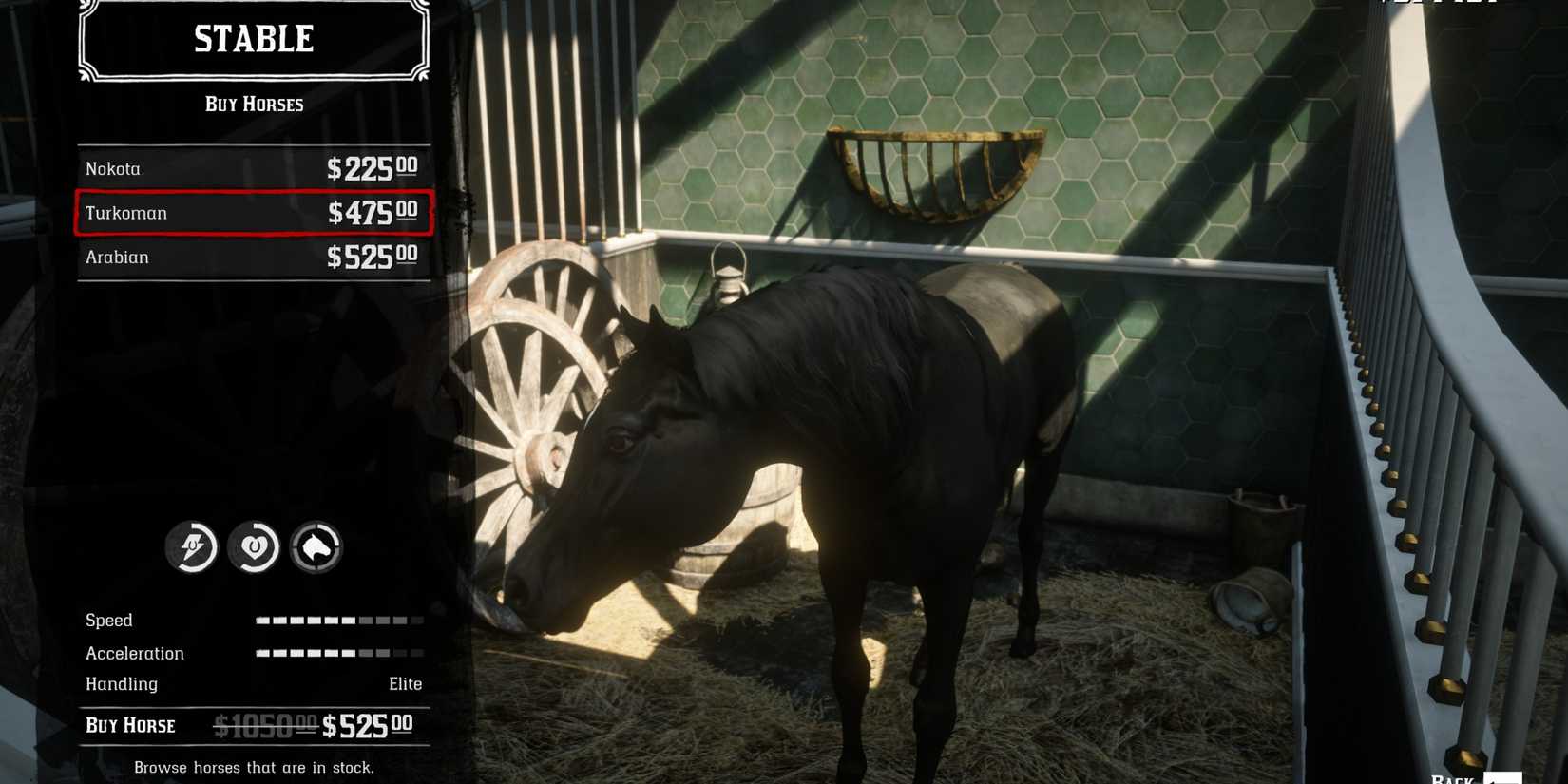Click the Turkoman $475.00 price
Image resolution: width=1568 pixels, height=784 pixels.
click(371, 213)
